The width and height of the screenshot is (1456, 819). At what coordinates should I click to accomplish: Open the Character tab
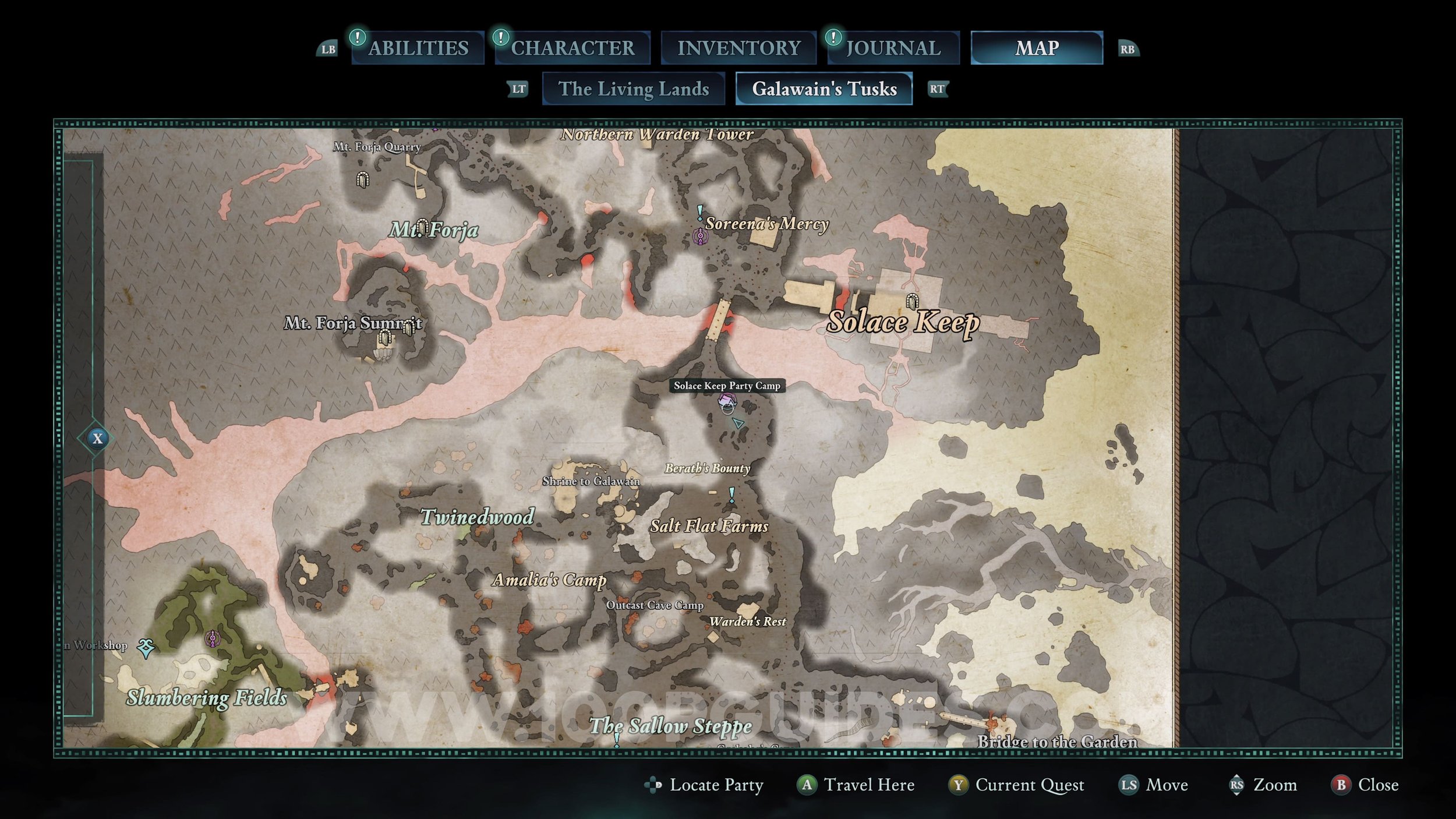[572, 48]
